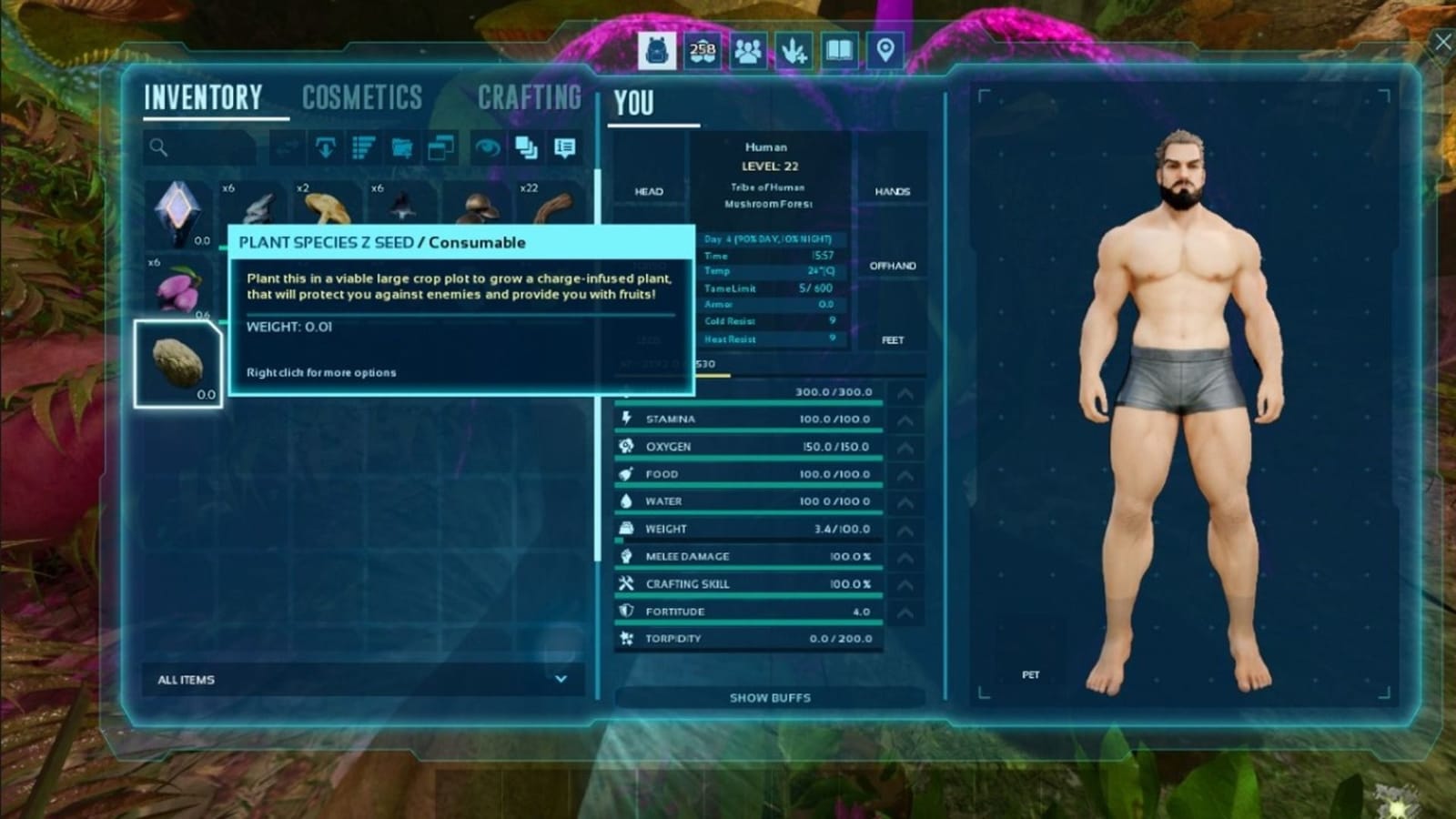The height and width of the screenshot is (819, 1456).
Task: Toggle the sort items icon
Action: 364,148
